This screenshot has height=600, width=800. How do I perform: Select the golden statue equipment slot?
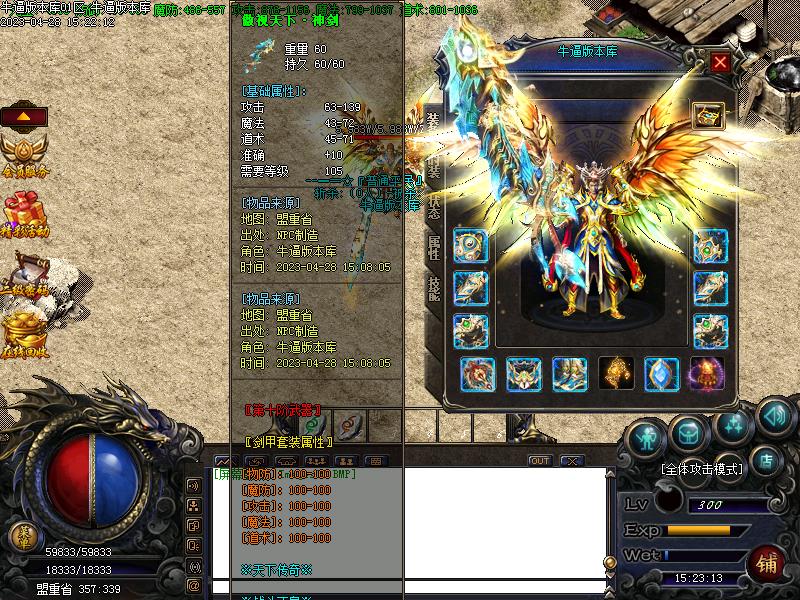click(x=616, y=373)
